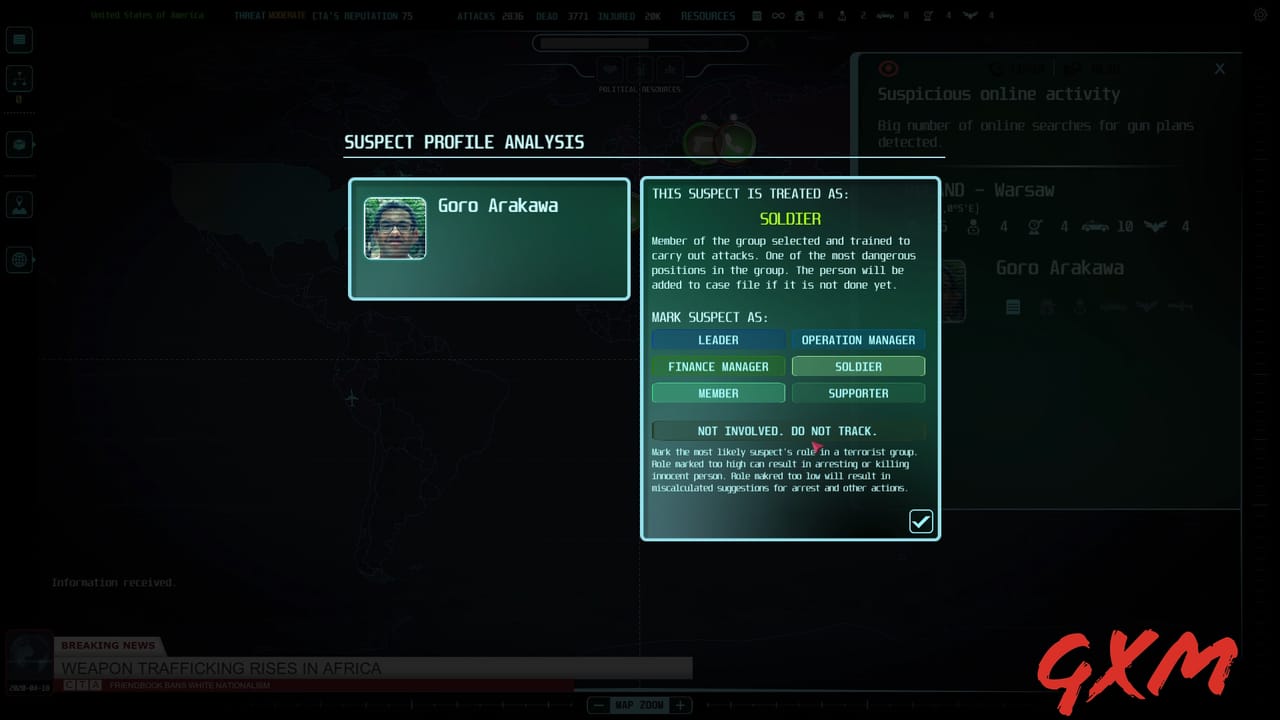Click the calendar resource icon in top bar

[x=757, y=16]
